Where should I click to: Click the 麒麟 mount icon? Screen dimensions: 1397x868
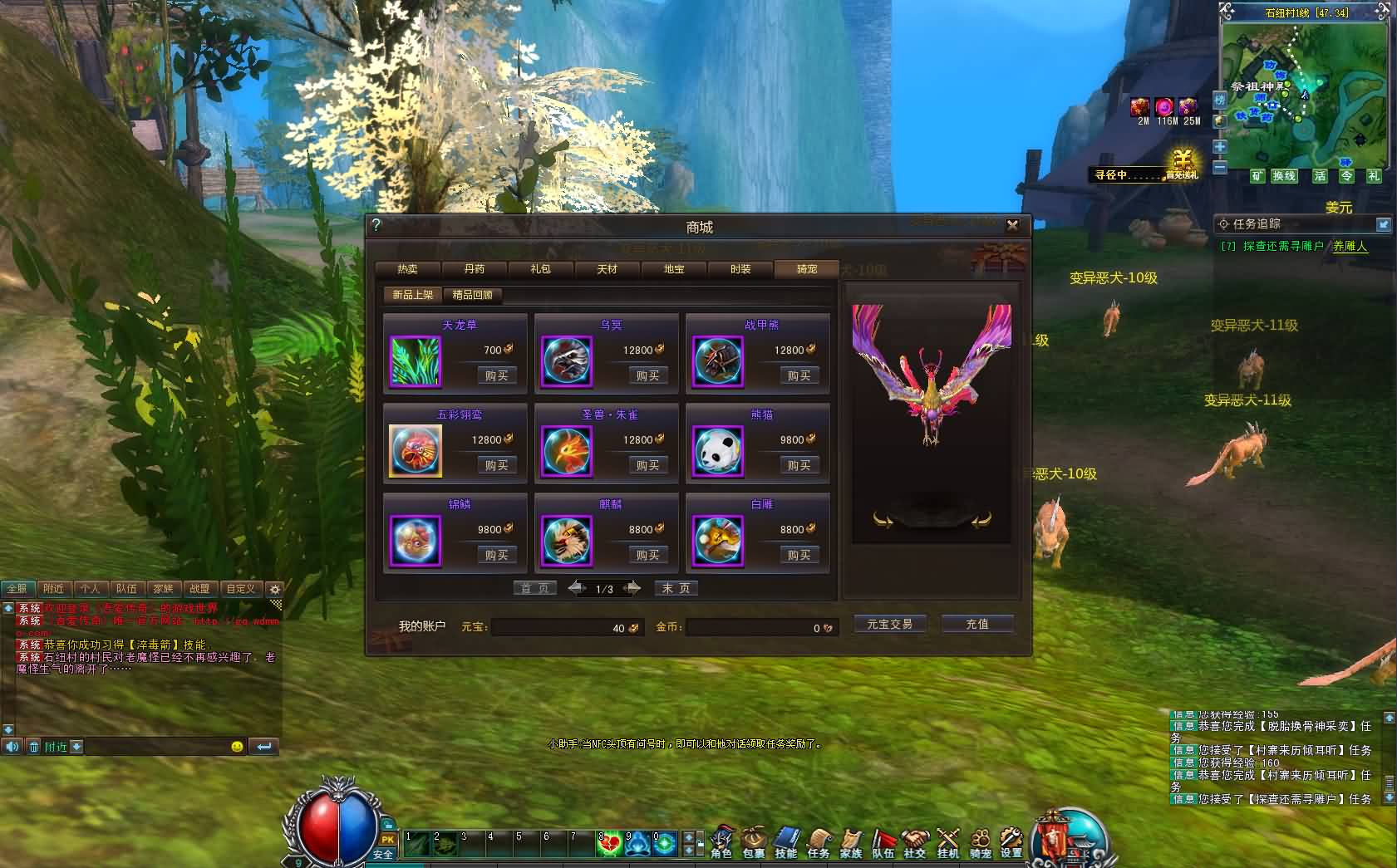click(567, 542)
